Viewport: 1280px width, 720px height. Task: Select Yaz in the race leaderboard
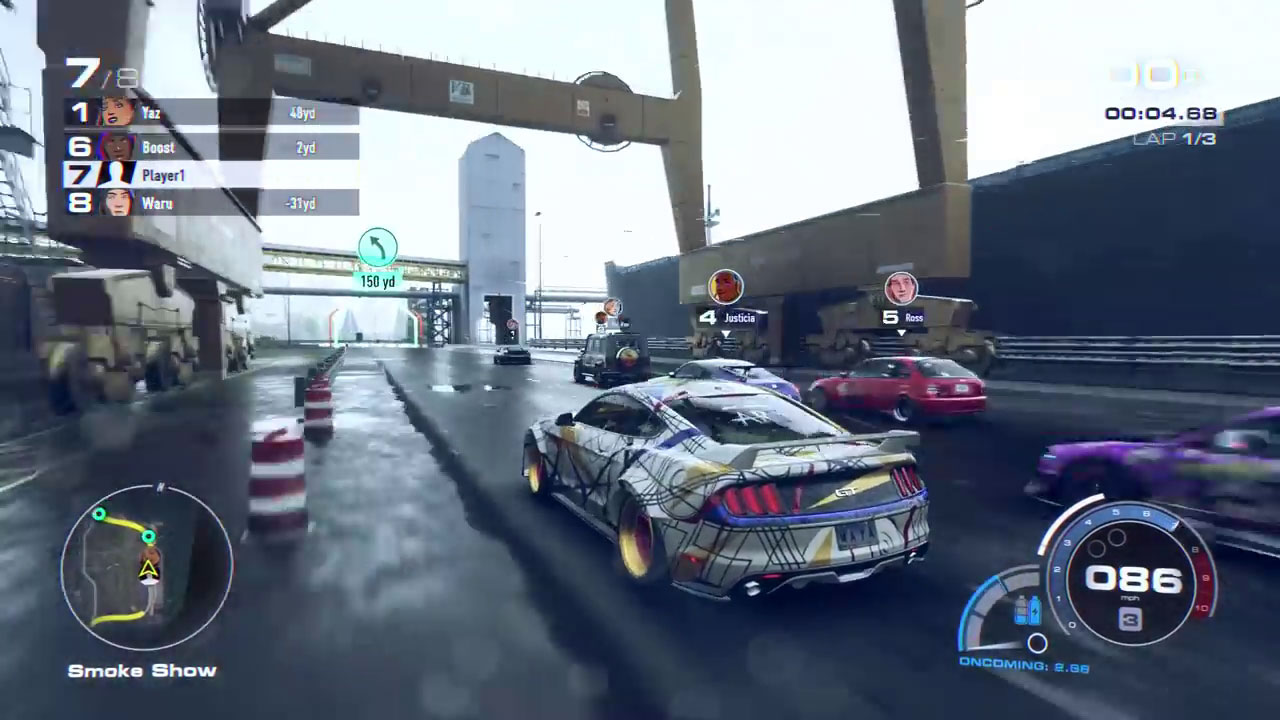point(212,112)
